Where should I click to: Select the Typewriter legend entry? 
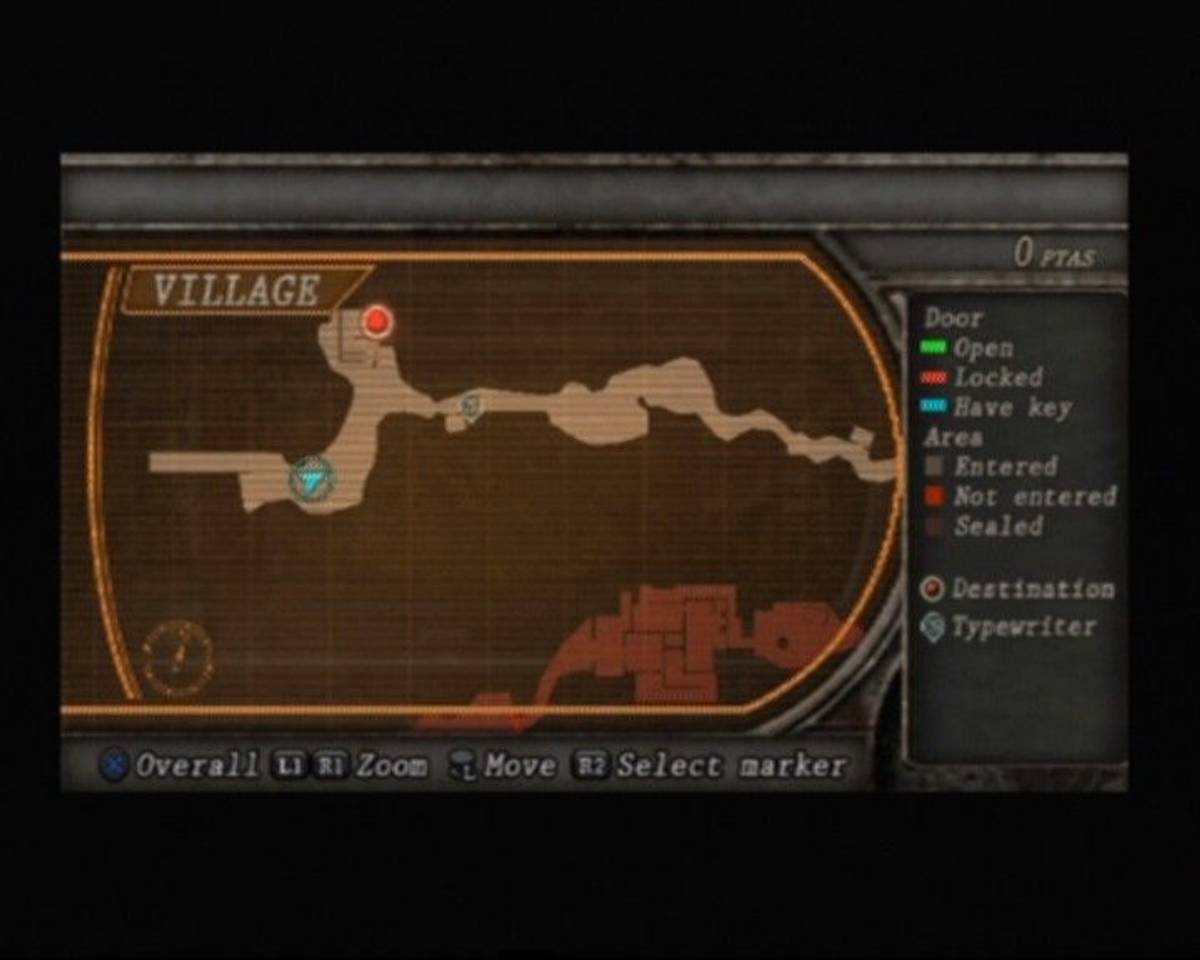[x=1008, y=628]
